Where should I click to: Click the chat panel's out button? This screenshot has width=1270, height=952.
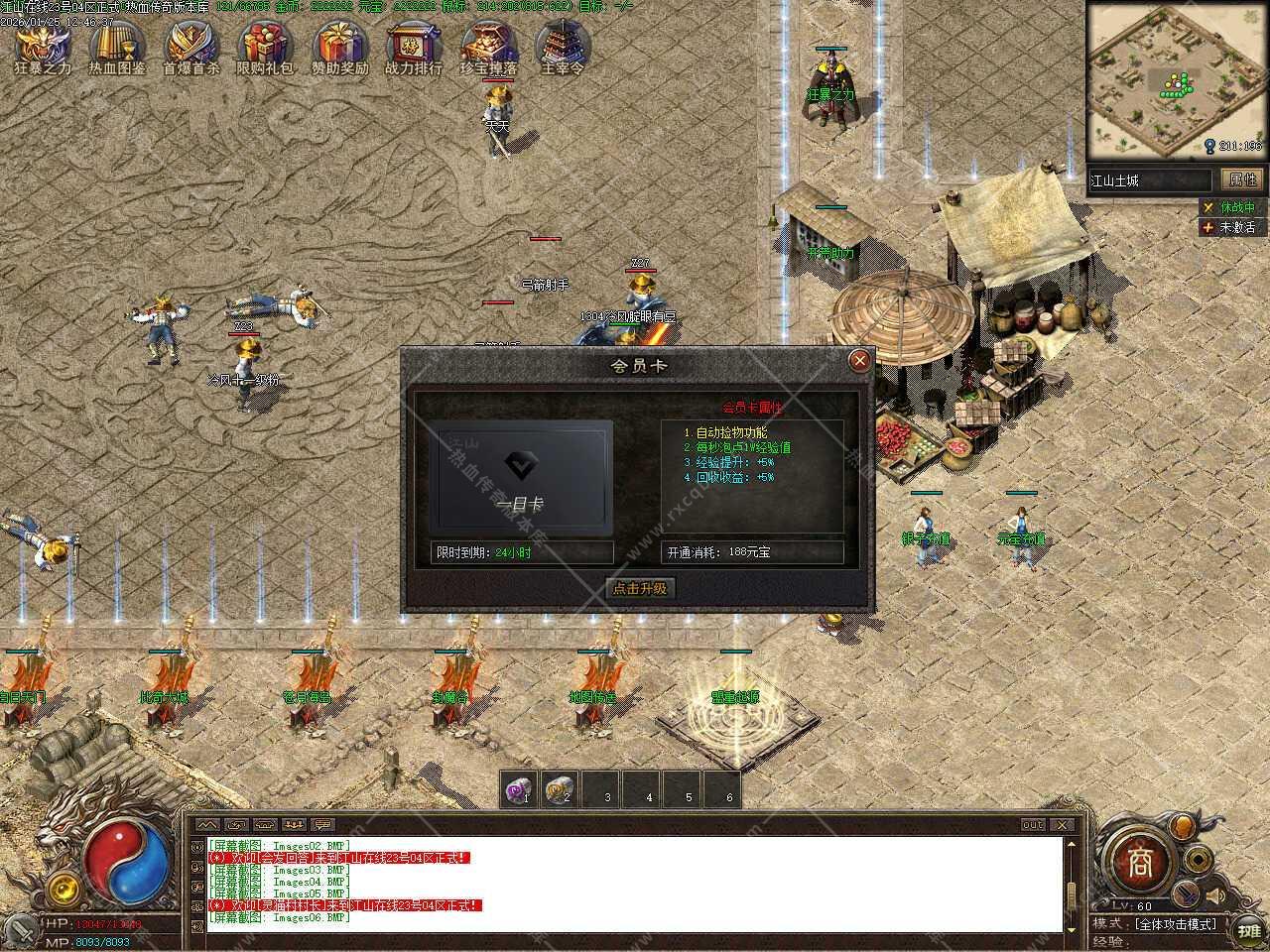coord(1033,825)
